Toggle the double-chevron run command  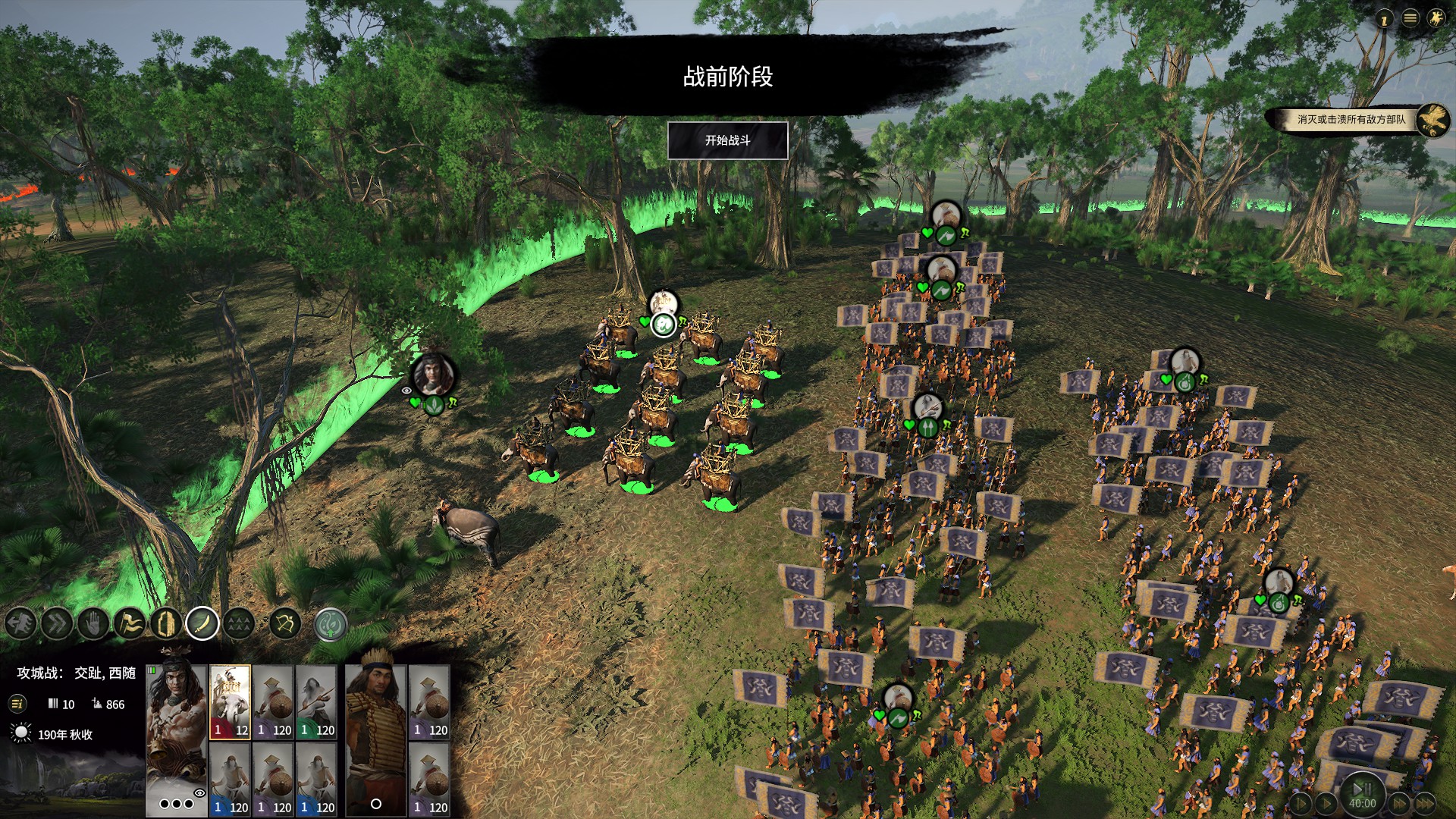57,624
